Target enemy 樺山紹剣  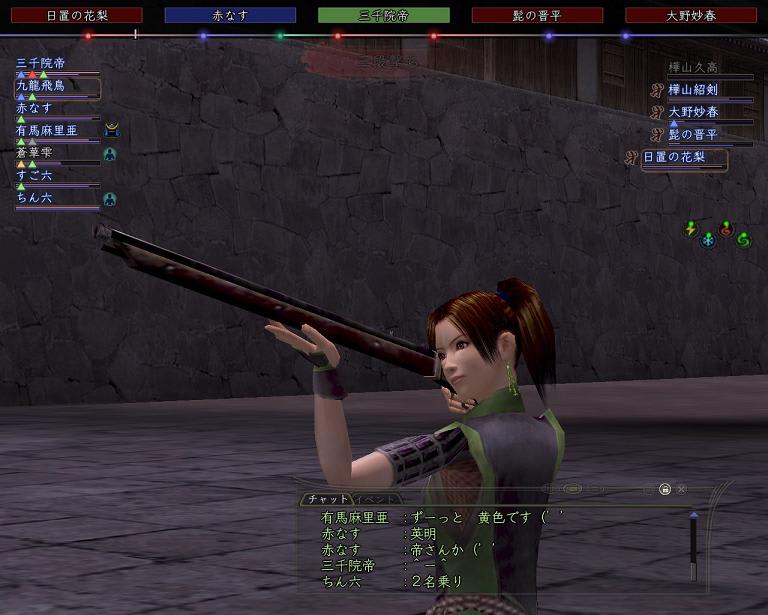[694, 90]
